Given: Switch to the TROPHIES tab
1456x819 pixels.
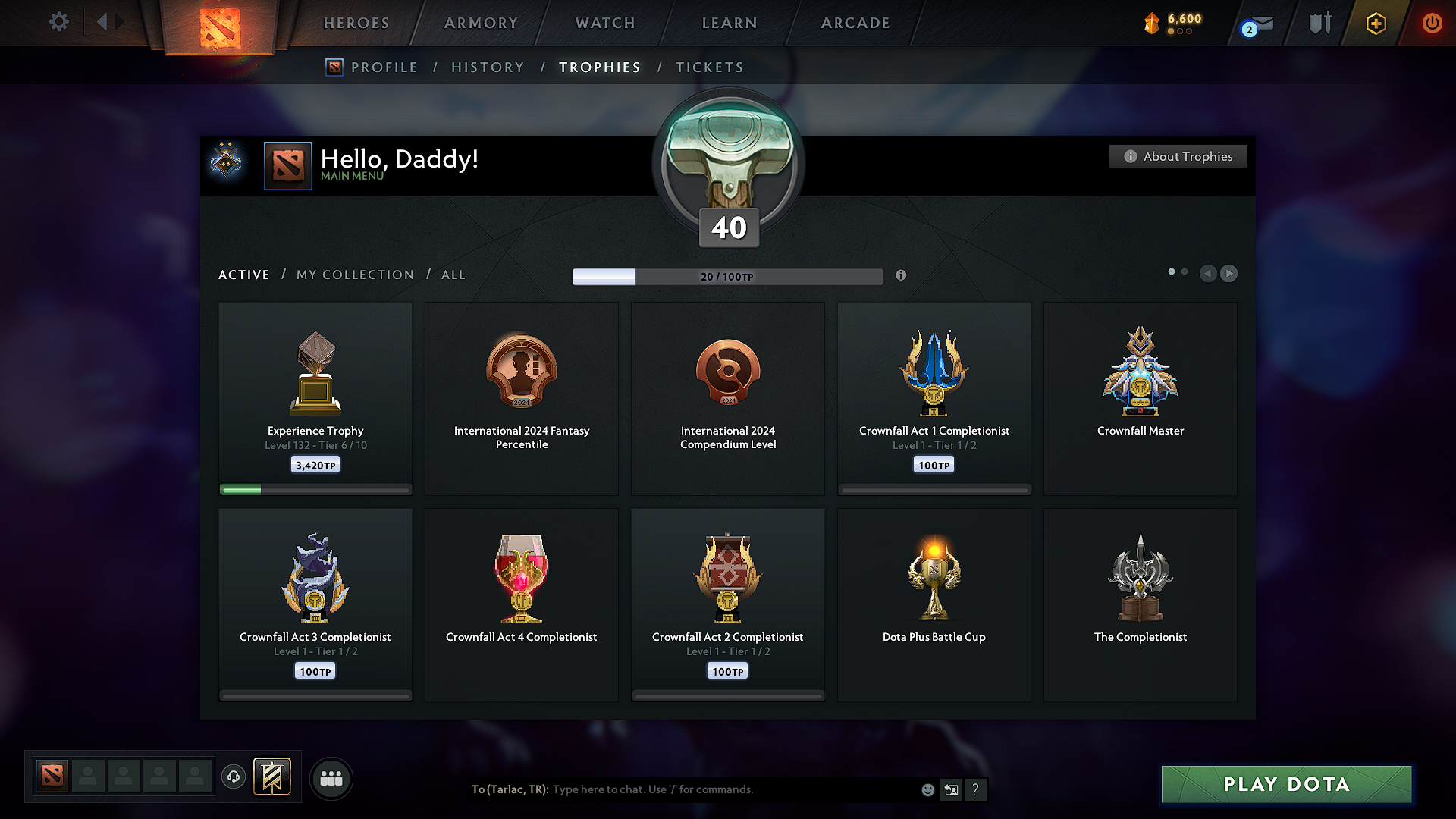Looking at the screenshot, I should tap(599, 67).
